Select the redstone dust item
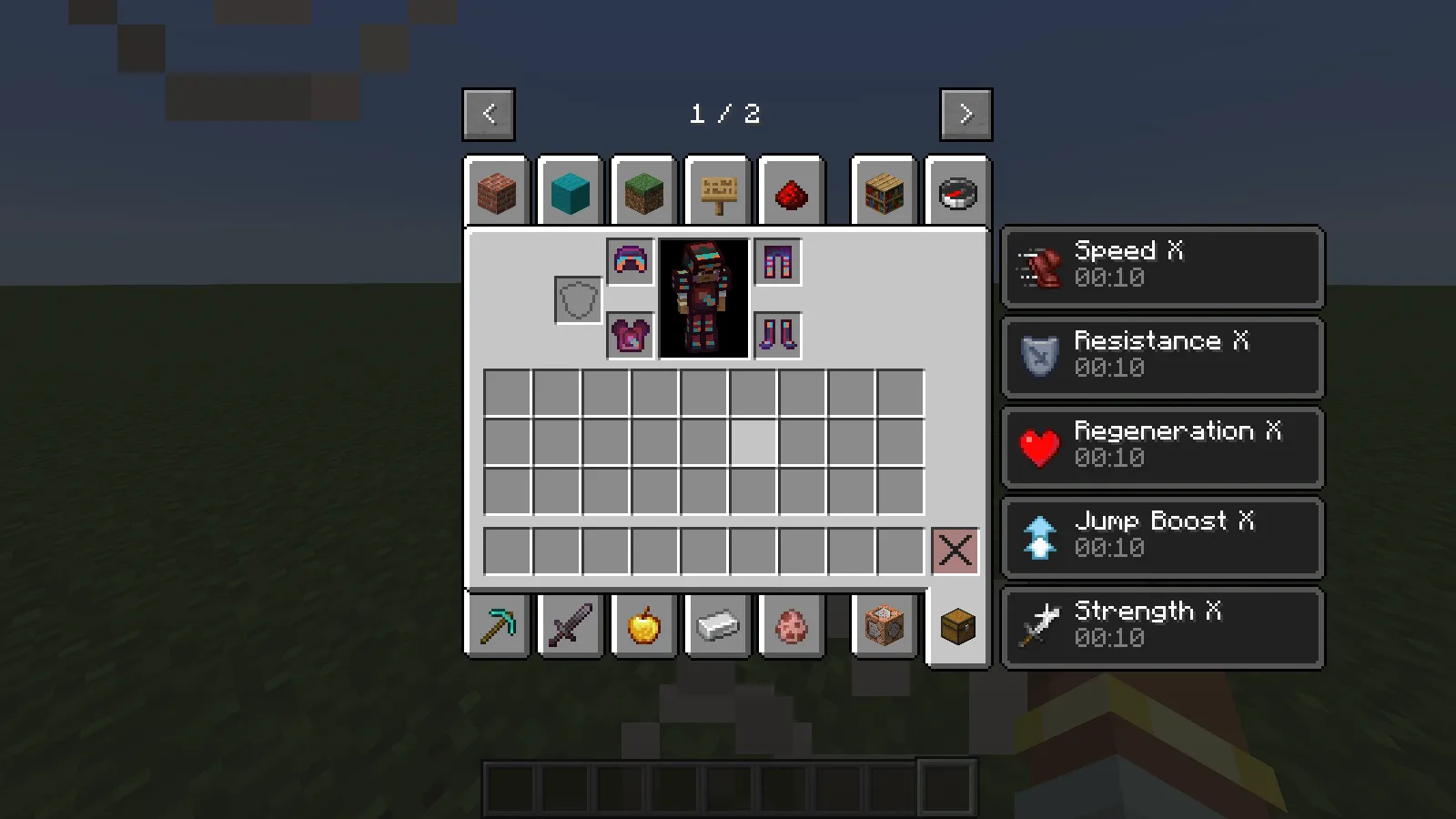1456x819 pixels. coord(791,192)
